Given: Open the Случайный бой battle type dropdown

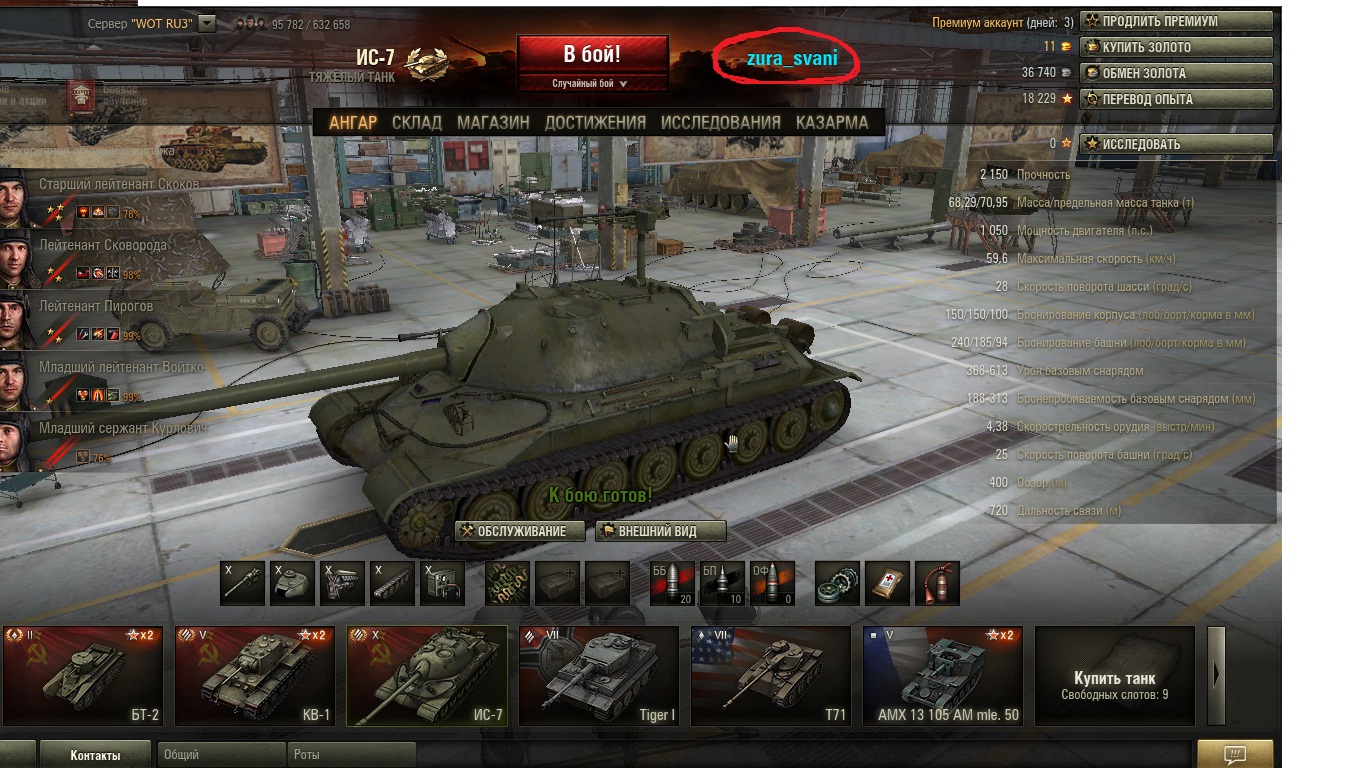Looking at the screenshot, I should pyautogui.click(x=591, y=84).
